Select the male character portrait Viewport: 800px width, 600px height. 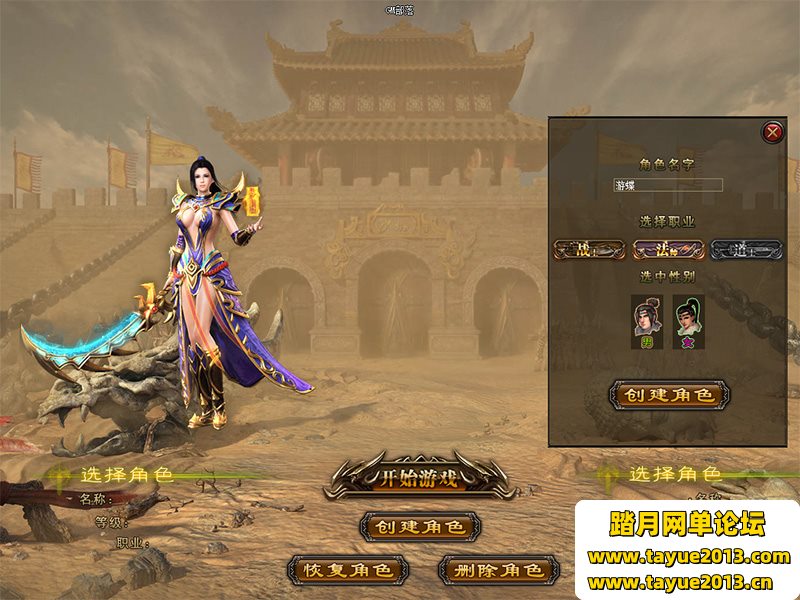[648, 320]
